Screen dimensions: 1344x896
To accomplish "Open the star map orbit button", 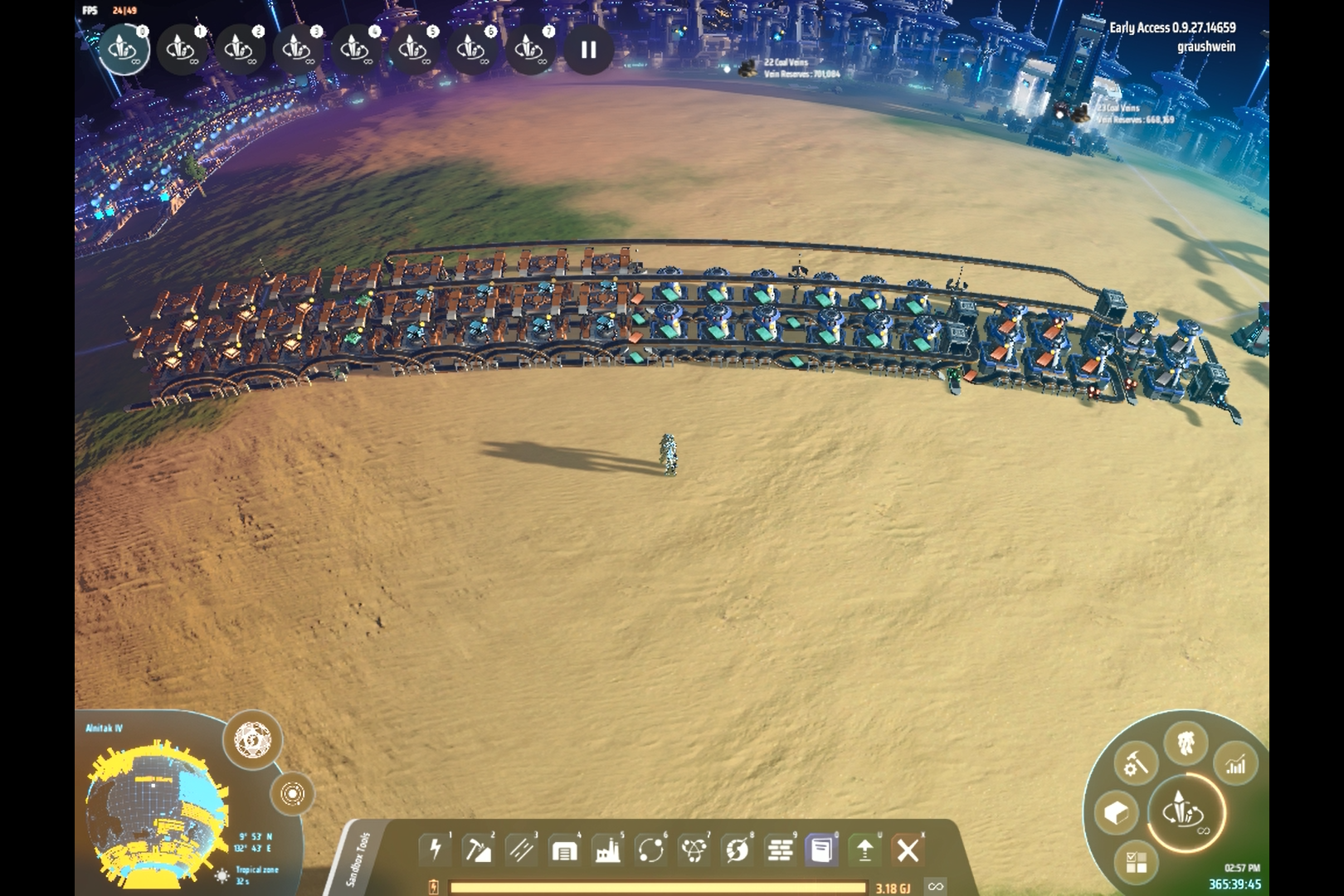I will (292, 794).
